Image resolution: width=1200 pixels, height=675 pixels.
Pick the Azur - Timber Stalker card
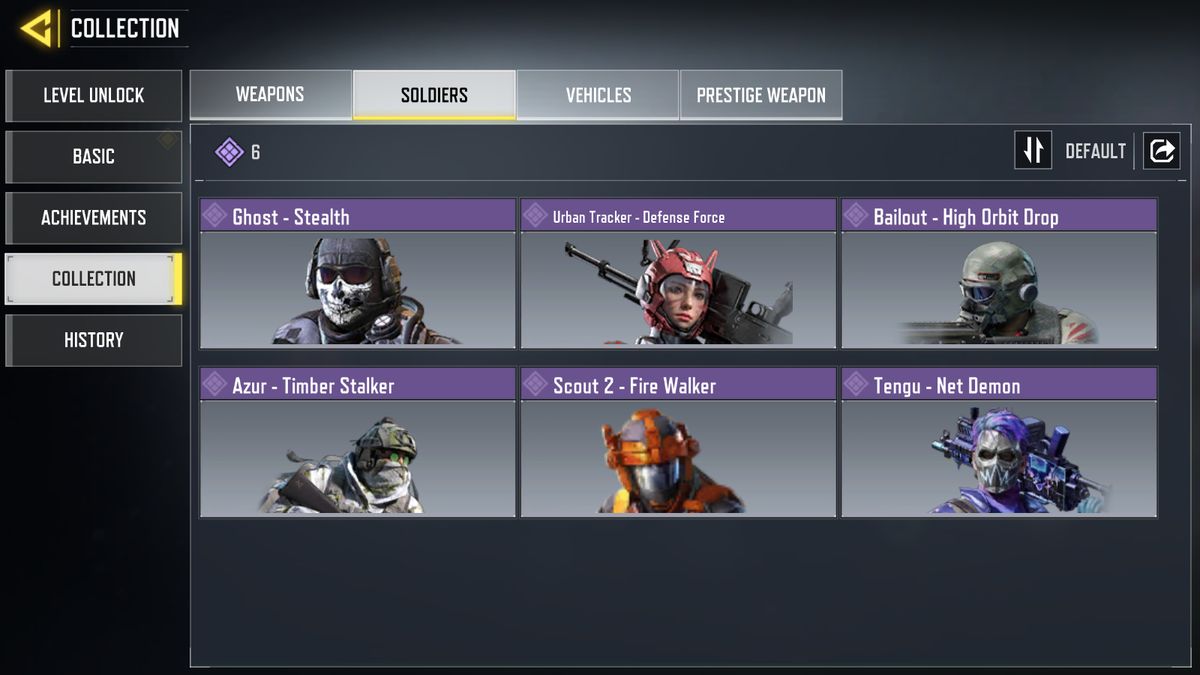point(357,442)
